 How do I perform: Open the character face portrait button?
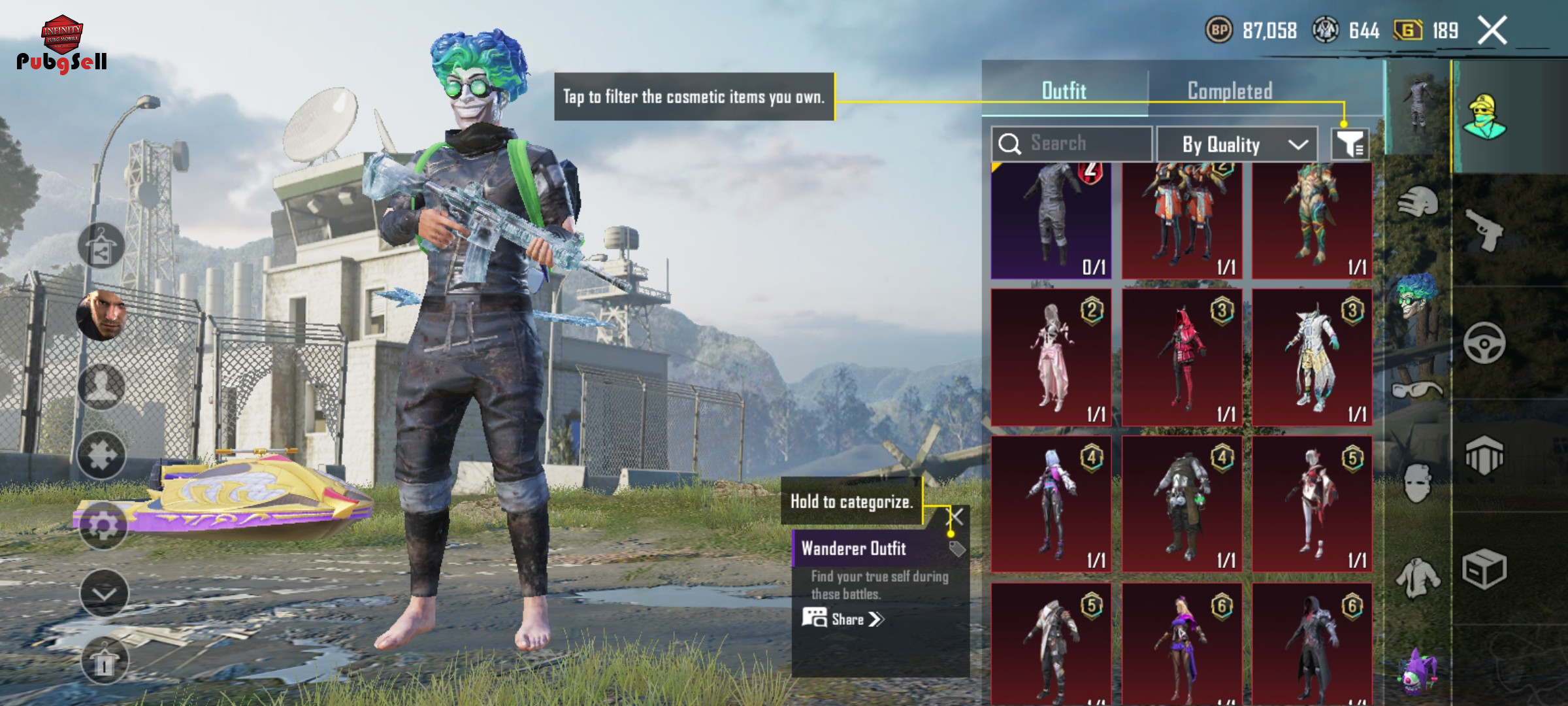click(x=102, y=316)
